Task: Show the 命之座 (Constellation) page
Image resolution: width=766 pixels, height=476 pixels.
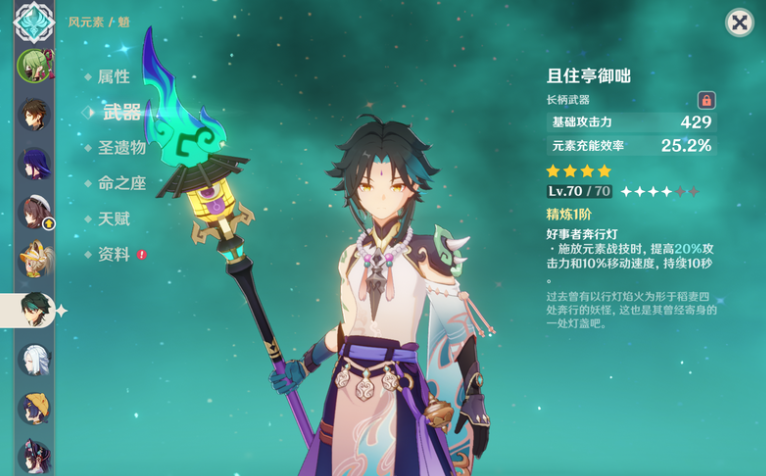Action: [122, 183]
